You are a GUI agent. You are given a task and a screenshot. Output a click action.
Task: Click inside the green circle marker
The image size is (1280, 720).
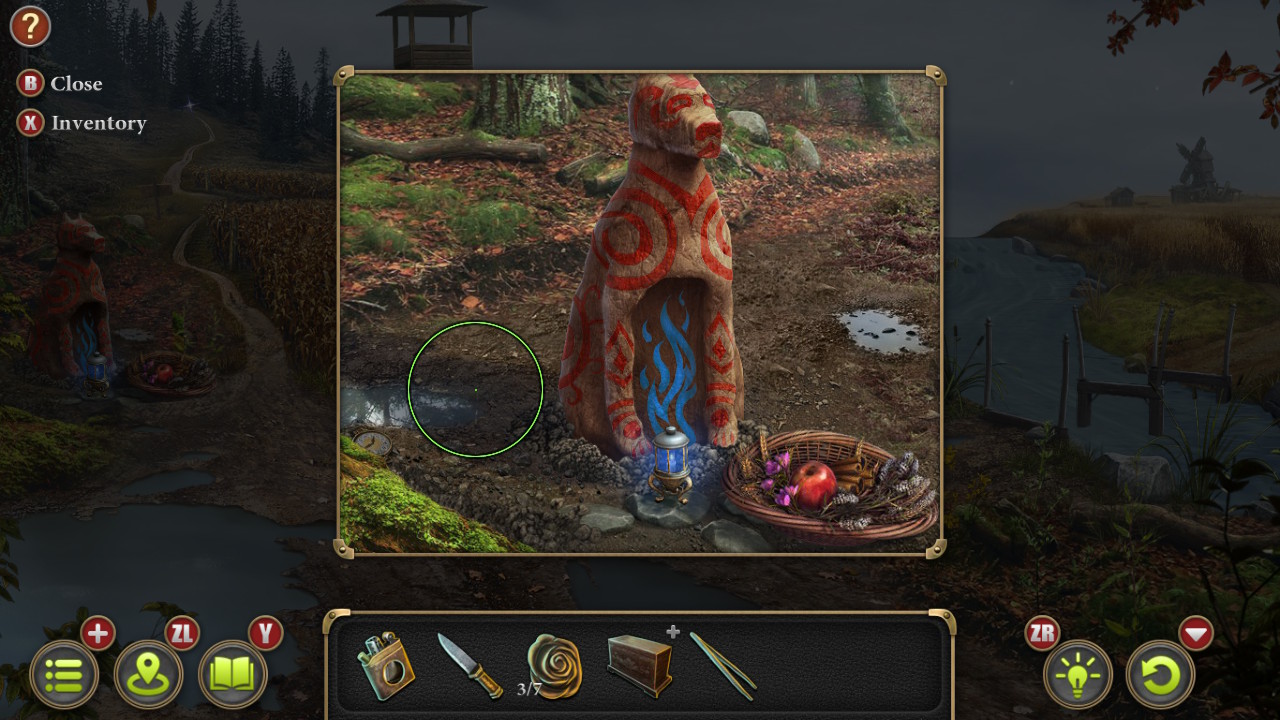pos(475,390)
